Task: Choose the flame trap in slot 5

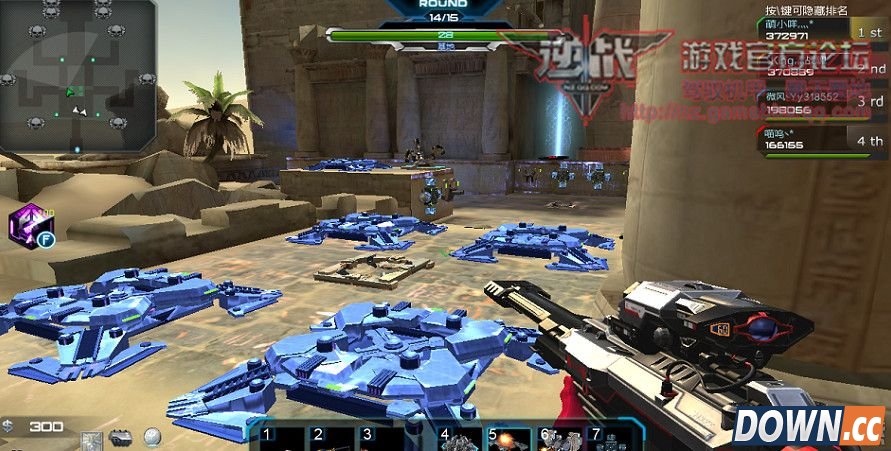Action: [x=509, y=439]
